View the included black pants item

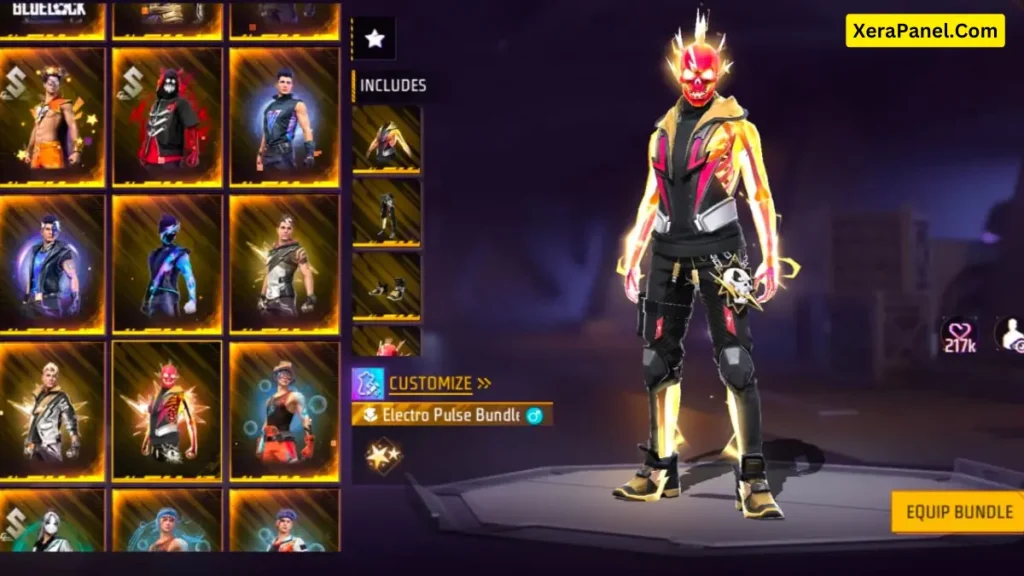click(x=386, y=212)
